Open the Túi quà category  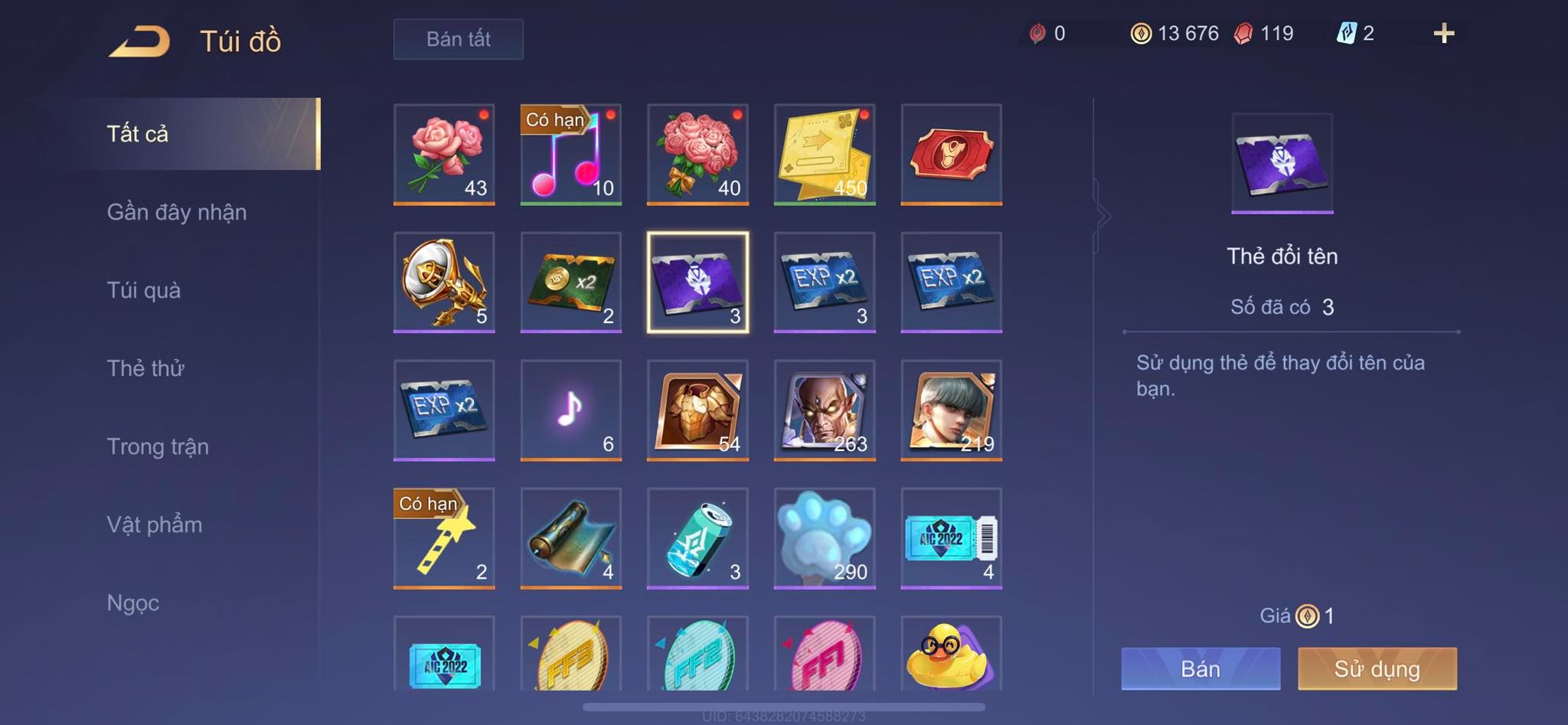pos(144,290)
